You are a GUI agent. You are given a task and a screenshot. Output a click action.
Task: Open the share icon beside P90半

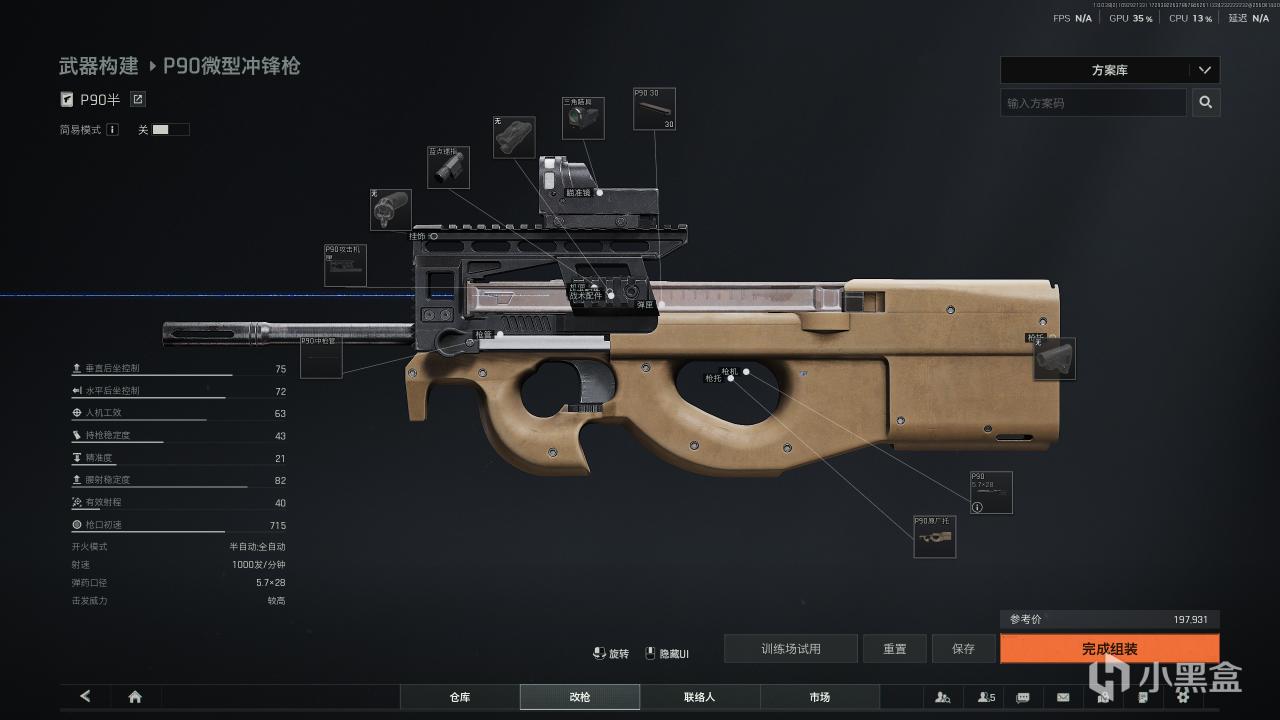coord(138,99)
